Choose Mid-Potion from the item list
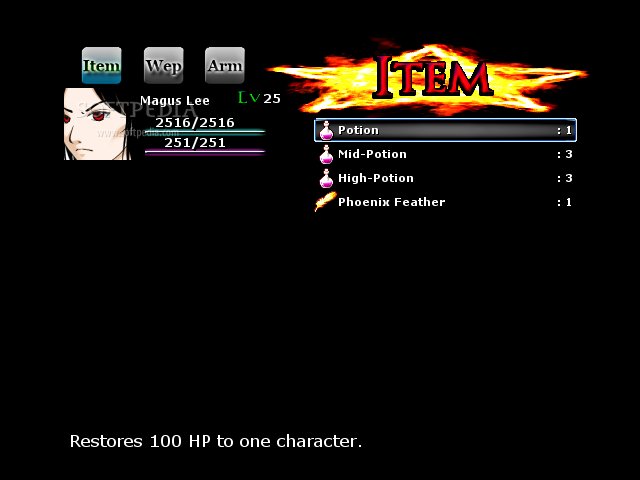The height and width of the screenshot is (480, 640). pos(444,154)
